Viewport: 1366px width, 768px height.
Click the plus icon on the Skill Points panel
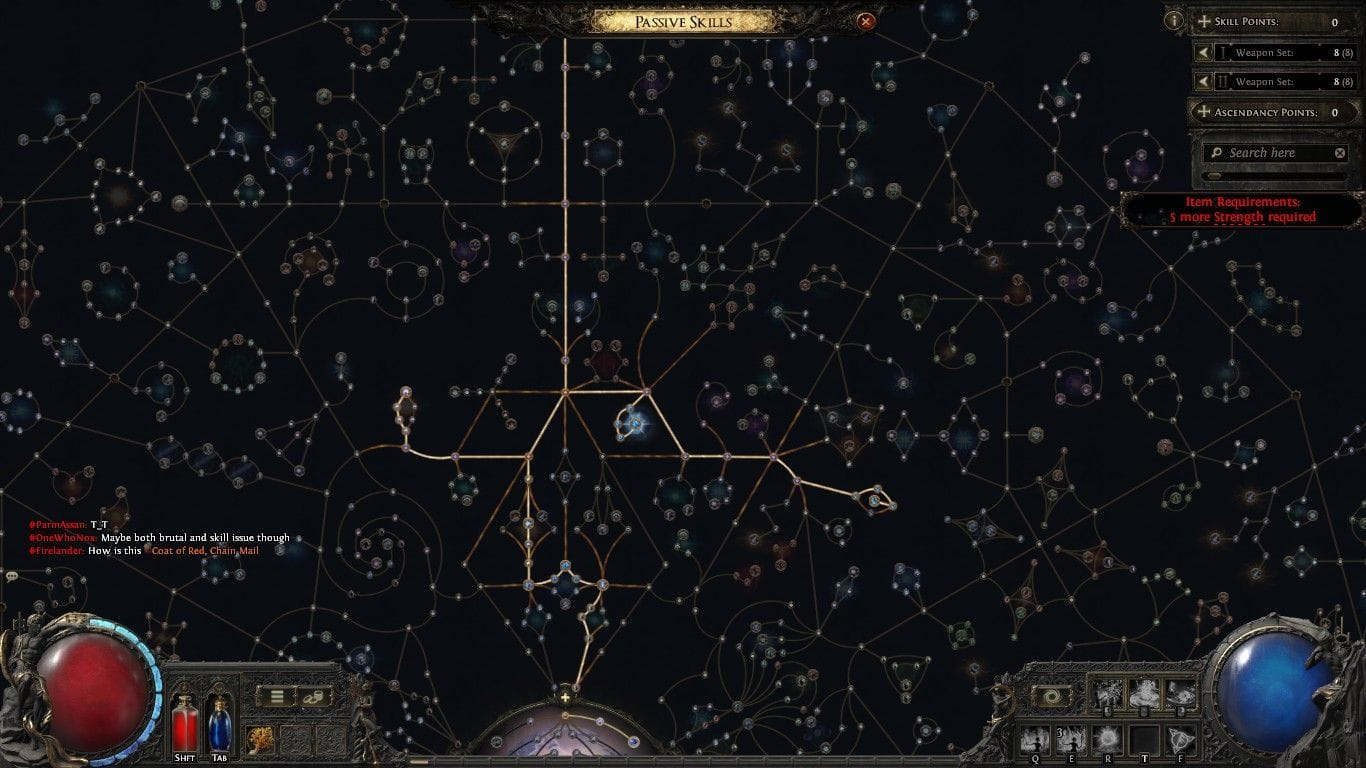point(1204,22)
